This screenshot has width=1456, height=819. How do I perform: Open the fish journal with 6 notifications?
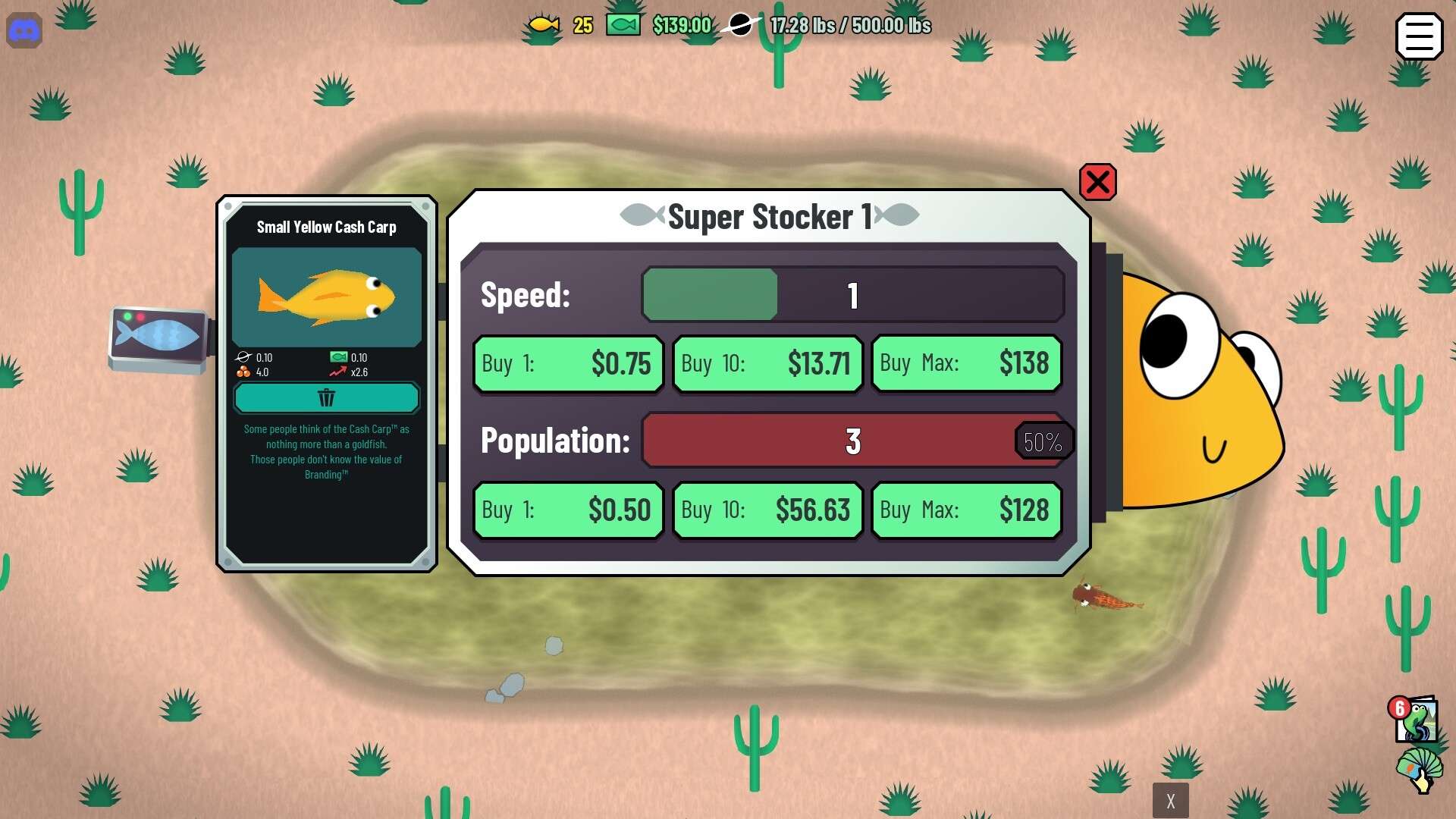pyautogui.click(x=1415, y=719)
